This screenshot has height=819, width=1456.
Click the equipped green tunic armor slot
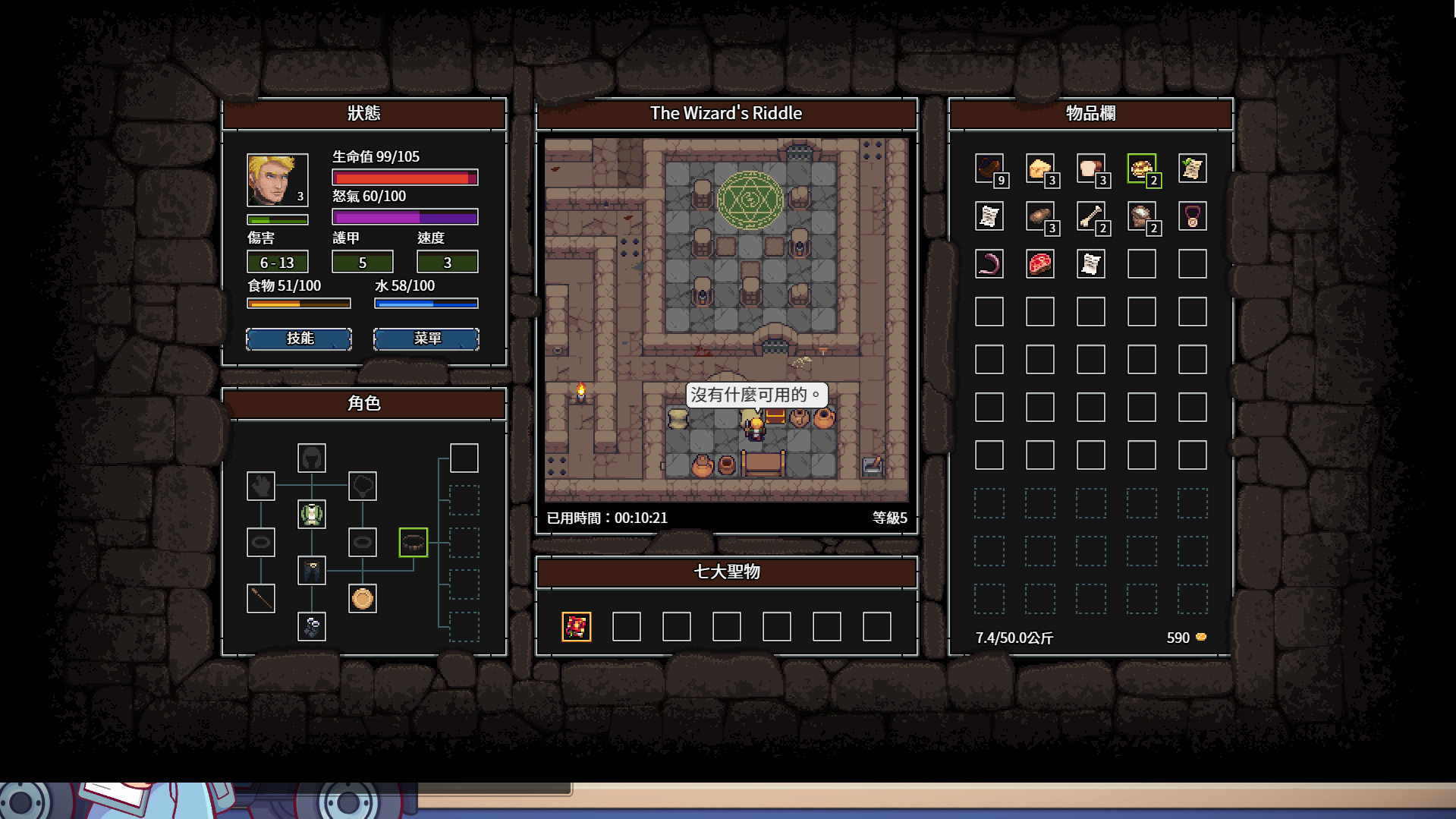(x=311, y=514)
